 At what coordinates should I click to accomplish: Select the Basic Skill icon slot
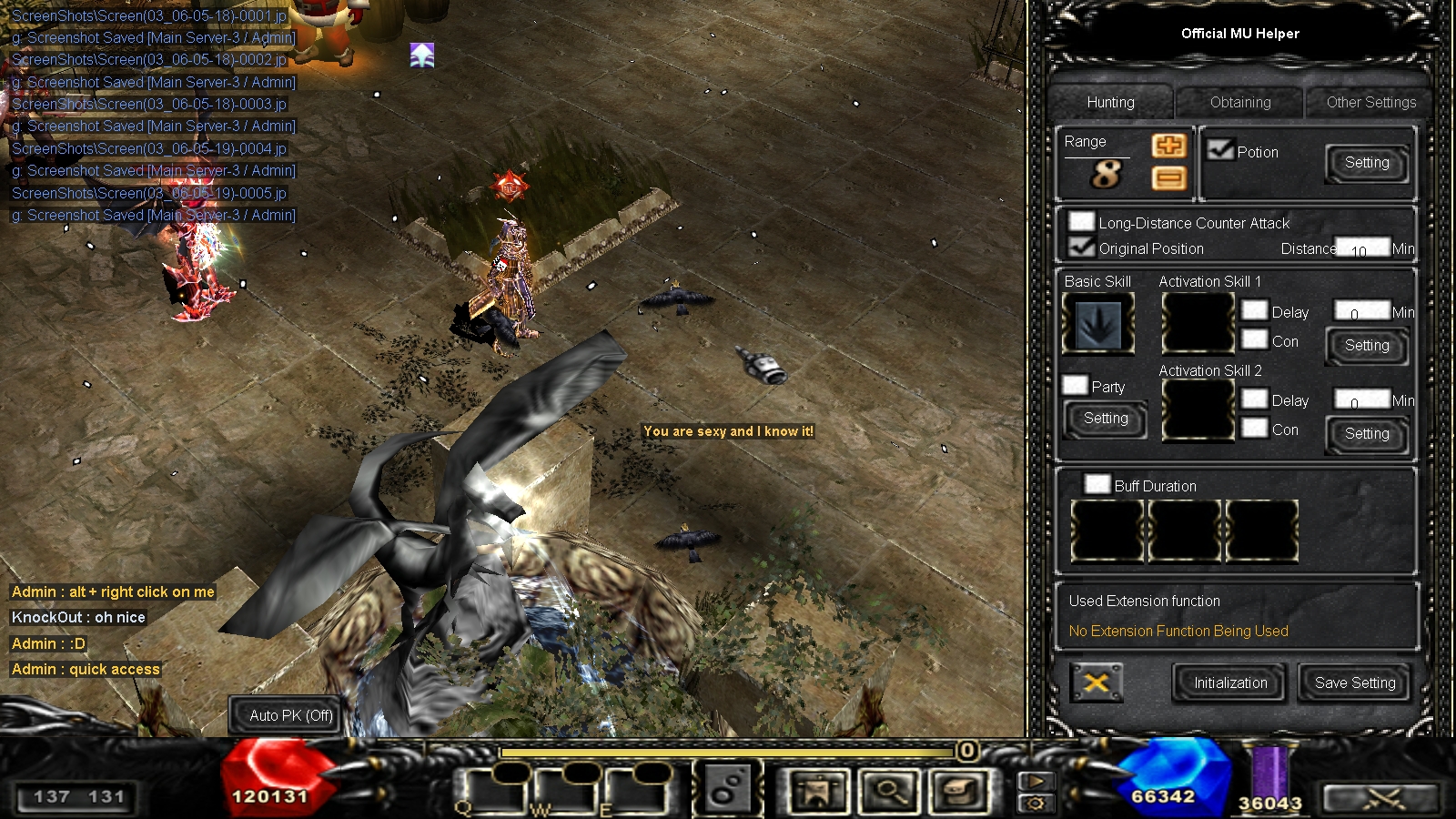pos(1098,324)
